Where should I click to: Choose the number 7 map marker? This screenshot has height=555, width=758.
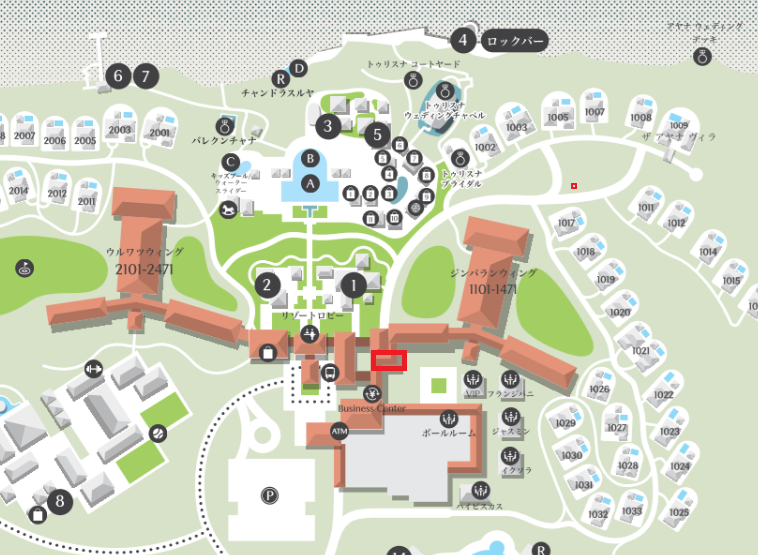point(146,75)
